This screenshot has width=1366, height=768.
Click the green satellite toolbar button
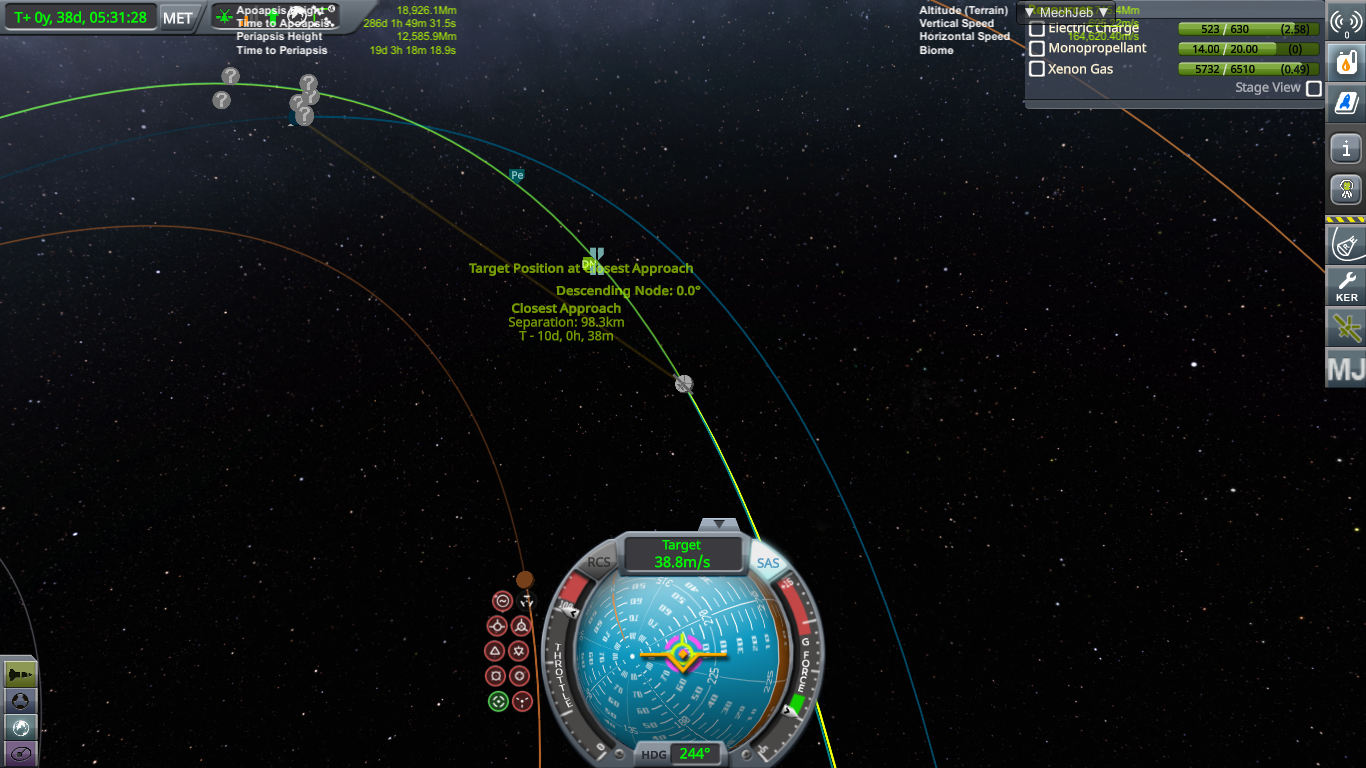(1346, 327)
